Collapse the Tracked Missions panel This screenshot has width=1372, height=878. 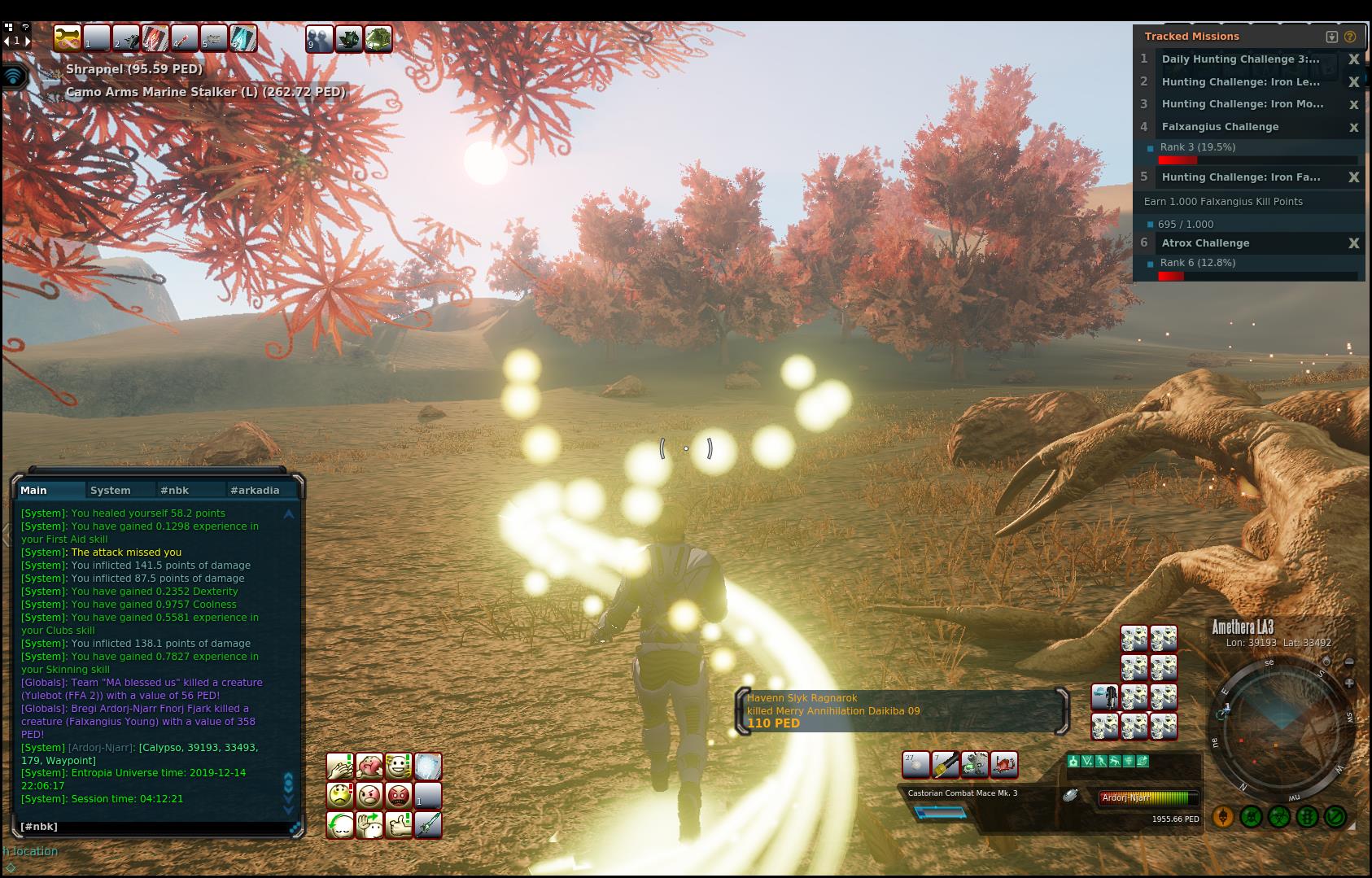click(1332, 37)
